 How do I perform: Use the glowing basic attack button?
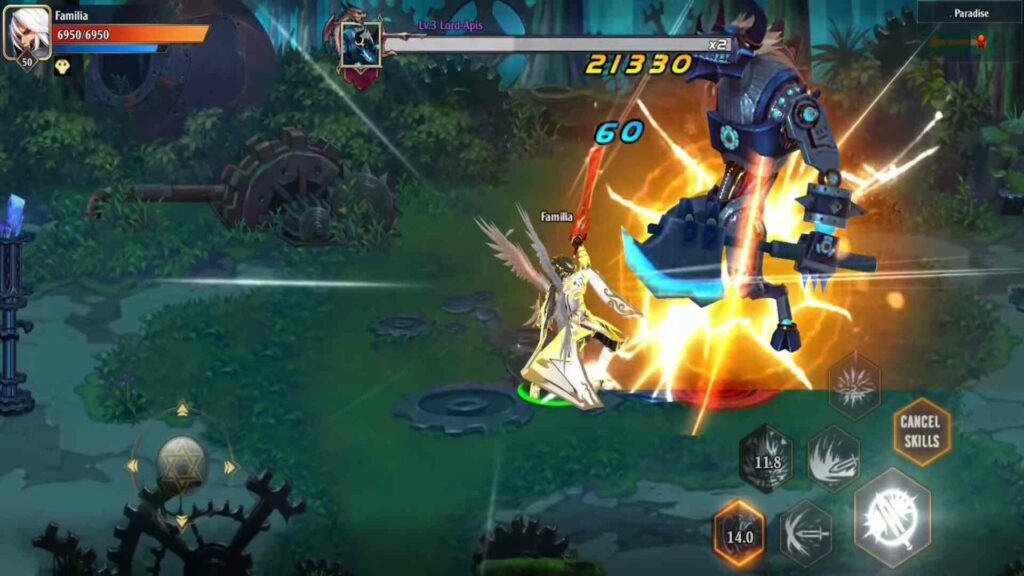pyautogui.click(x=892, y=517)
